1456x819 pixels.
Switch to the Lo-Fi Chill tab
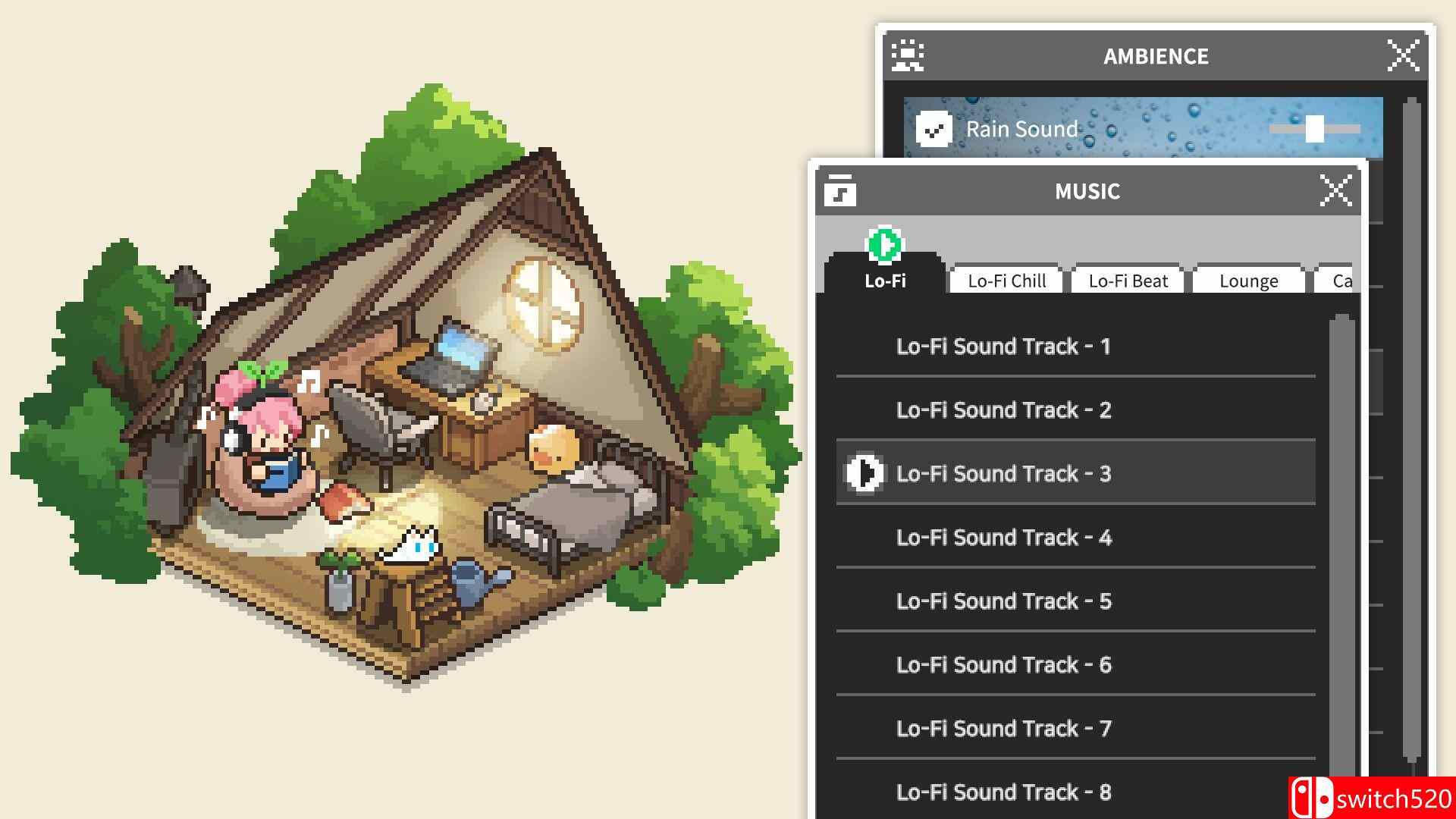click(1006, 280)
